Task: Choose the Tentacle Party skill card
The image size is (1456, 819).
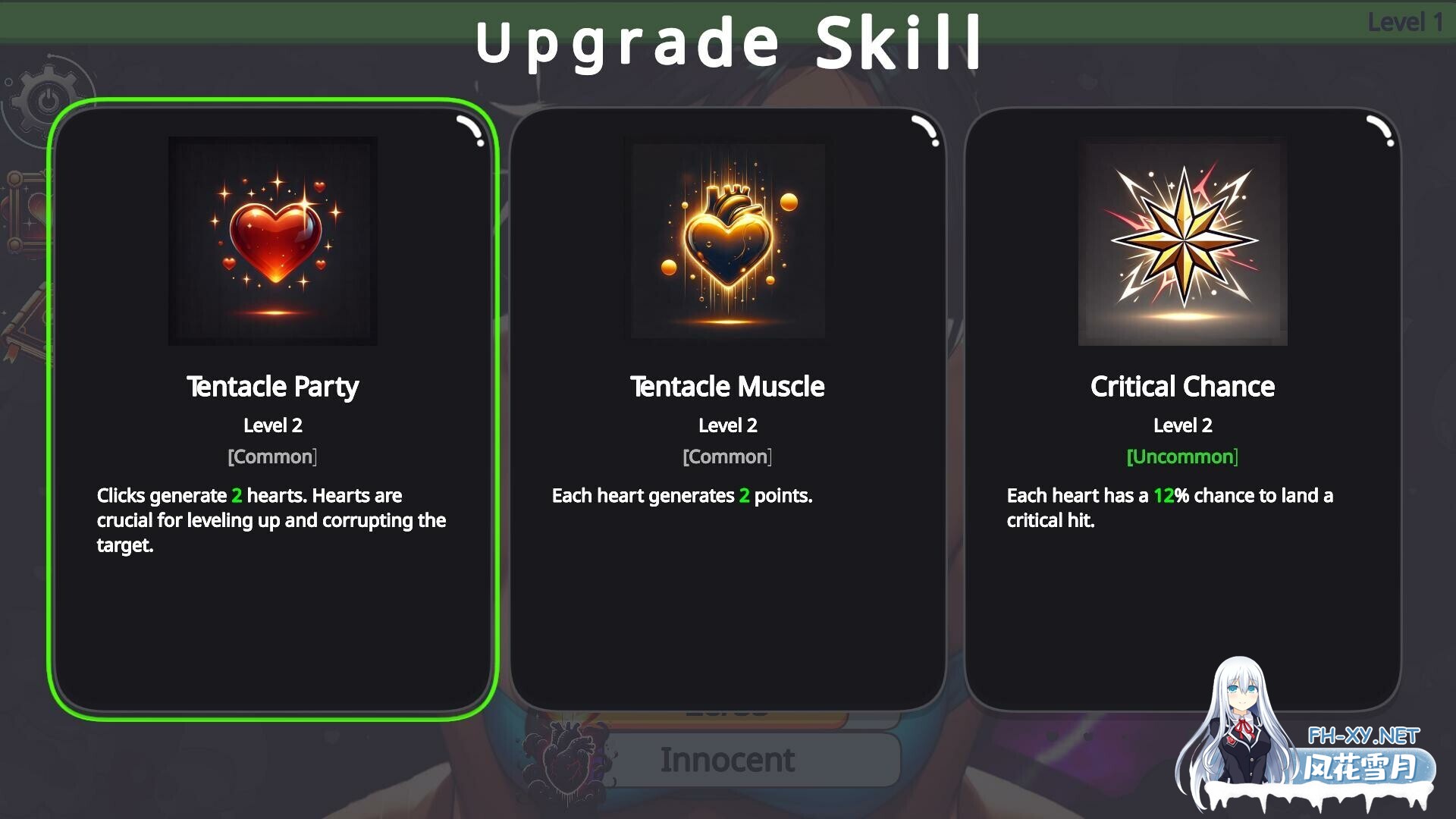Action: click(273, 409)
